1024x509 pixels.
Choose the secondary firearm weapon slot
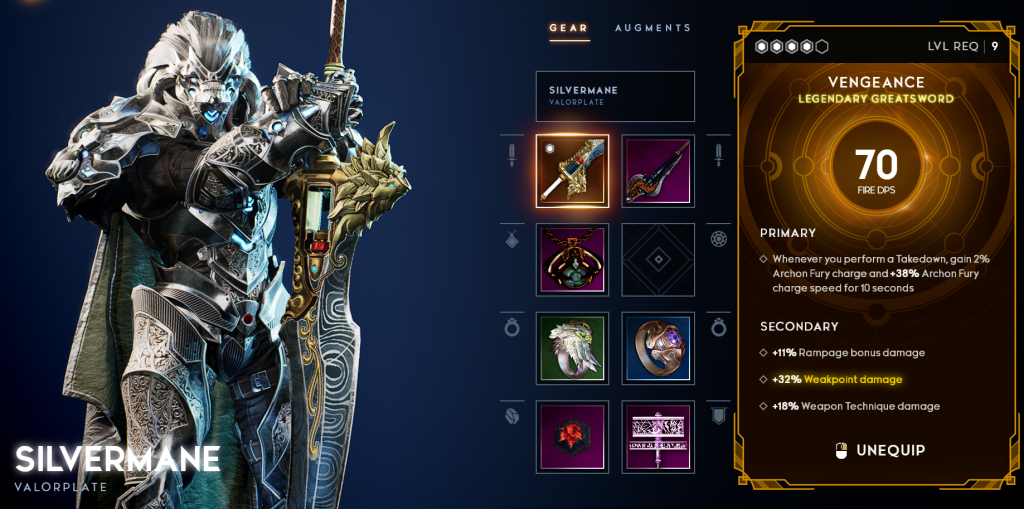point(658,171)
